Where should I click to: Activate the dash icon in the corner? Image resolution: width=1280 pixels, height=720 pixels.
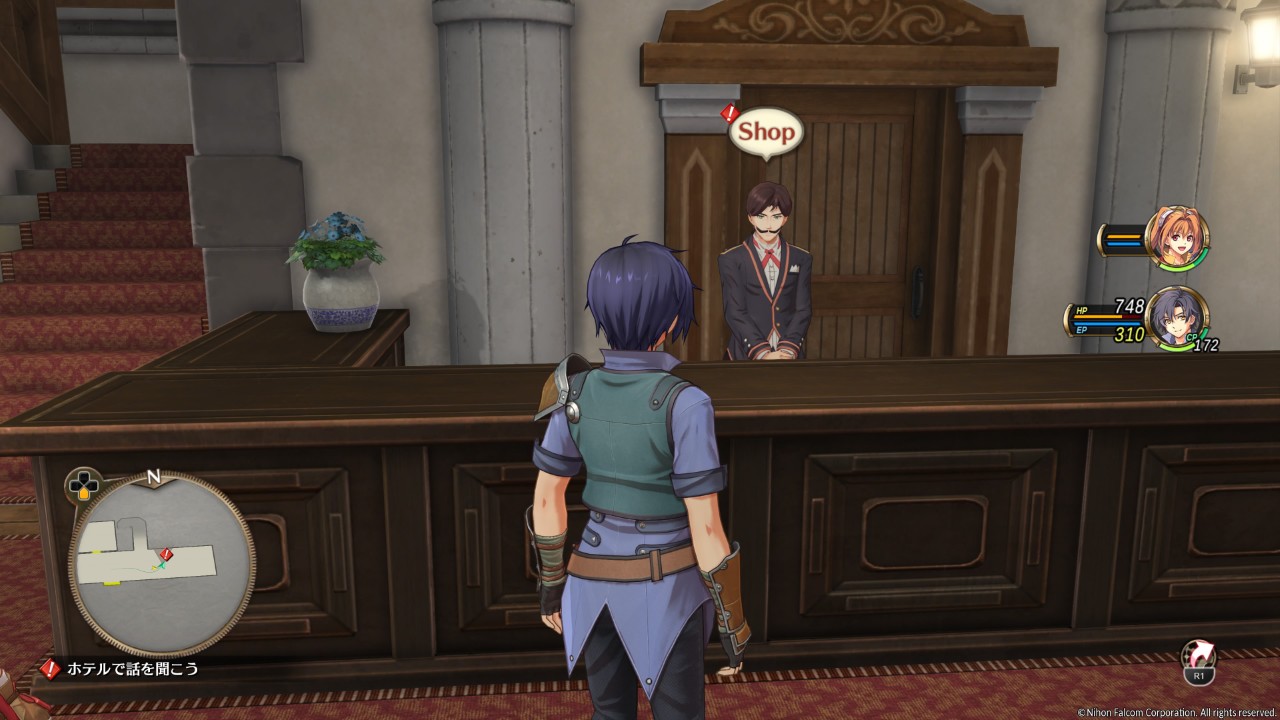[x=1198, y=658]
